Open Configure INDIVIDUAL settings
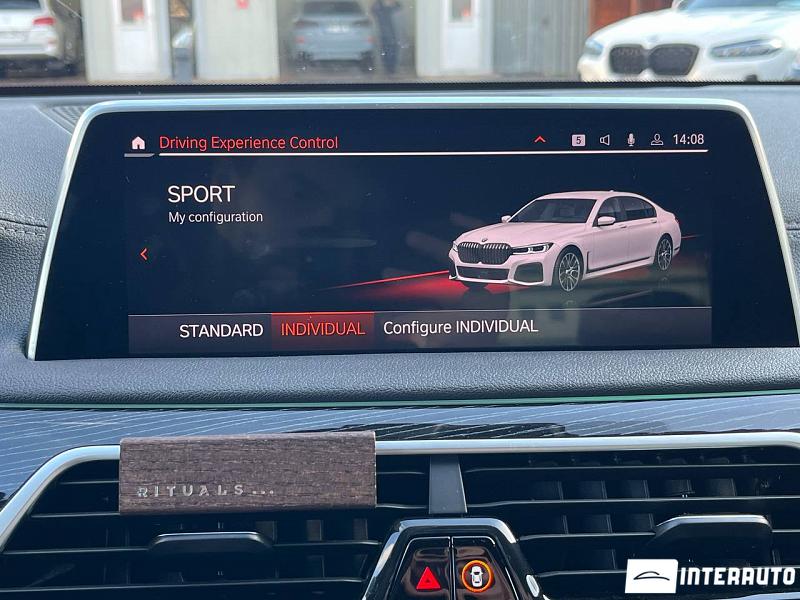 coord(460,327)
